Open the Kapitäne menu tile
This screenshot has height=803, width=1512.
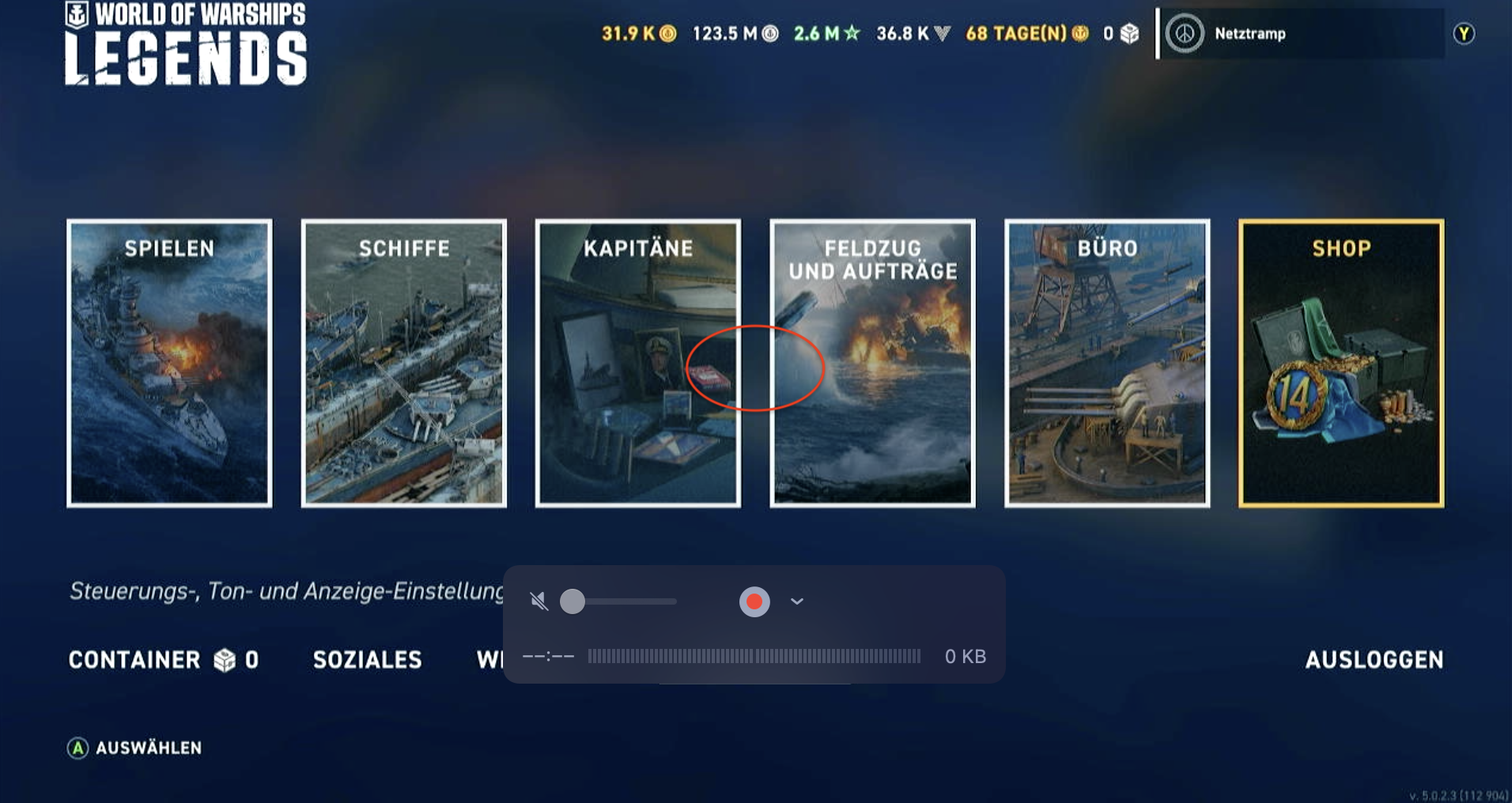pos(637,363)
